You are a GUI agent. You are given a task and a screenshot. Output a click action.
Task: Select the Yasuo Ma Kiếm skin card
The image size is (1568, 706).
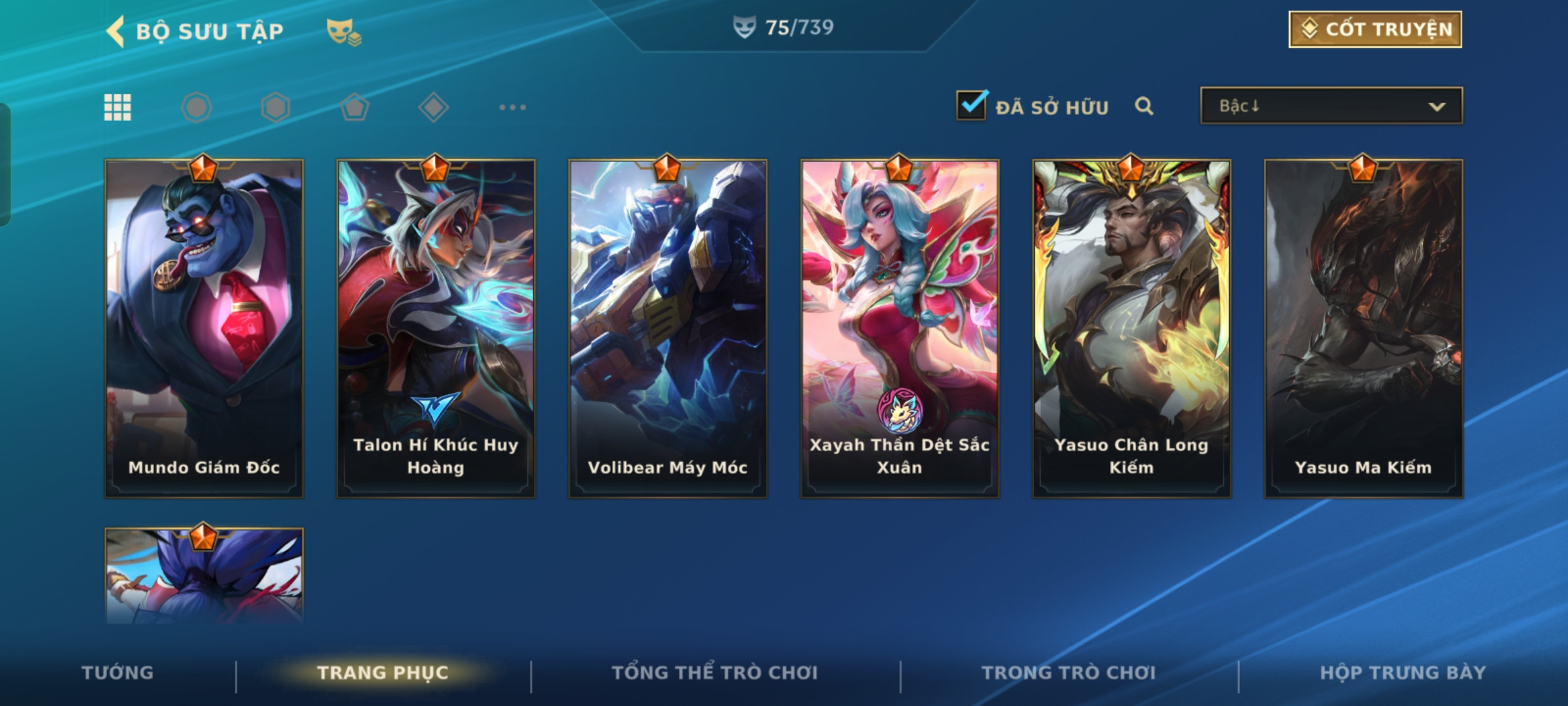[x=1364, y=328]
